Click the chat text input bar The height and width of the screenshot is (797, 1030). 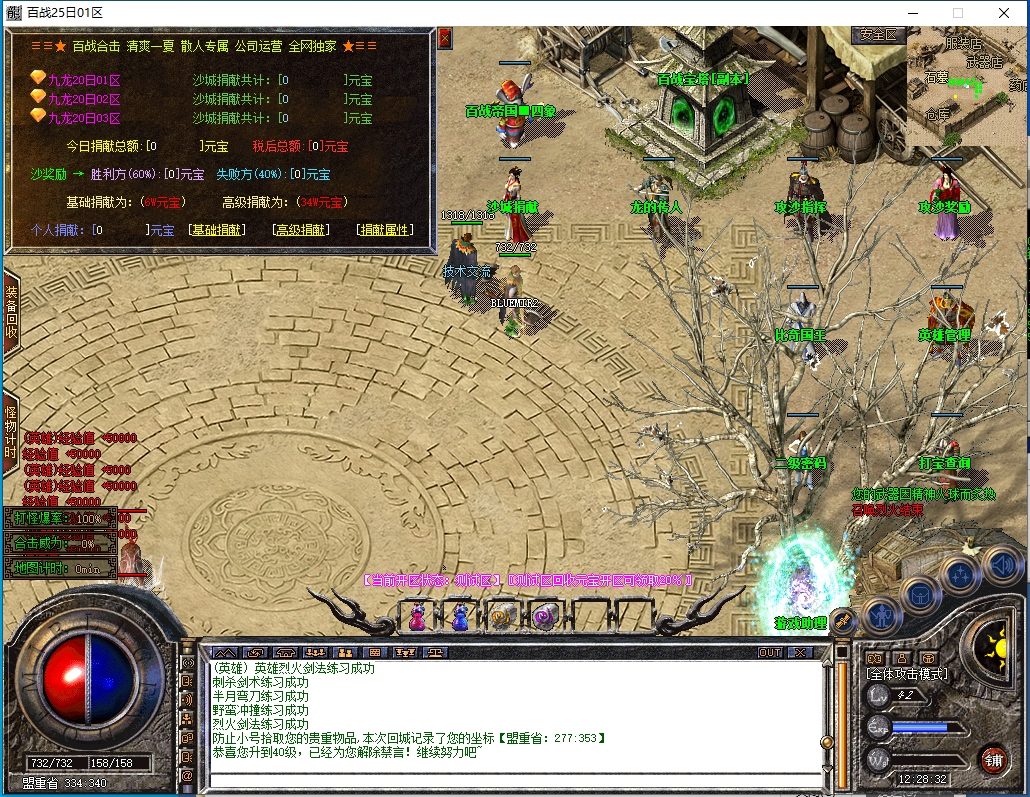[x=515, y=780]
